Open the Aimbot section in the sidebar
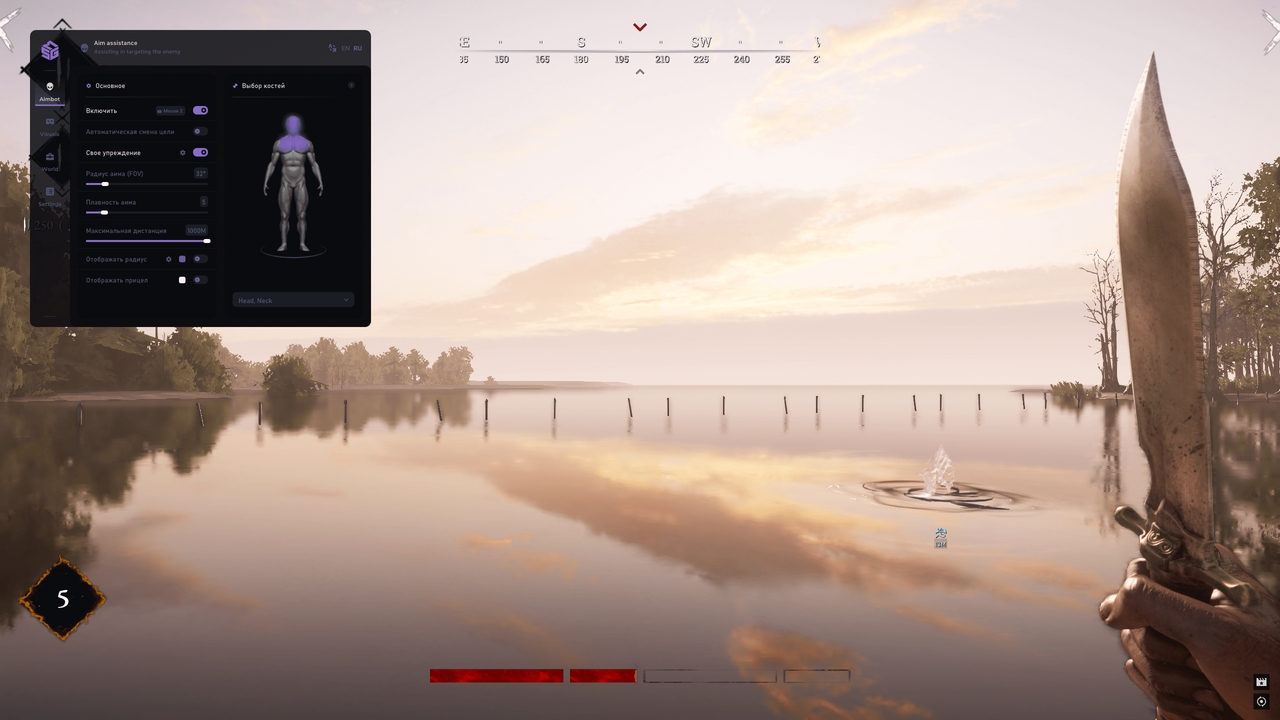The height and width of the screenshot is (720, 1280). click(x=50, y=90)
